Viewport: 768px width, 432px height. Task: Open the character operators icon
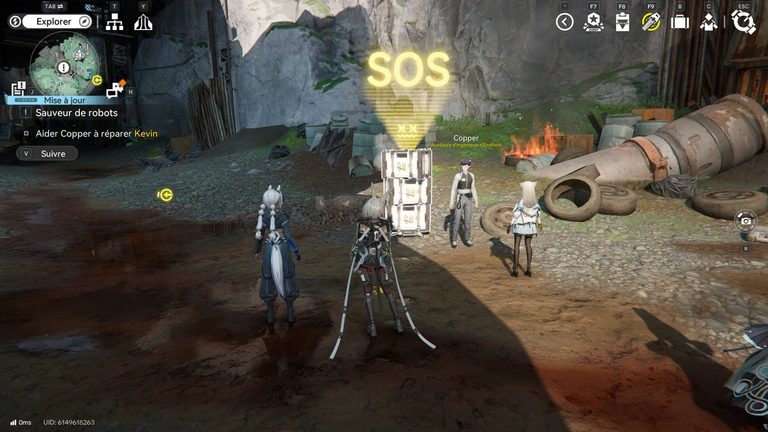pyautogui.click(x=709, y=22)
